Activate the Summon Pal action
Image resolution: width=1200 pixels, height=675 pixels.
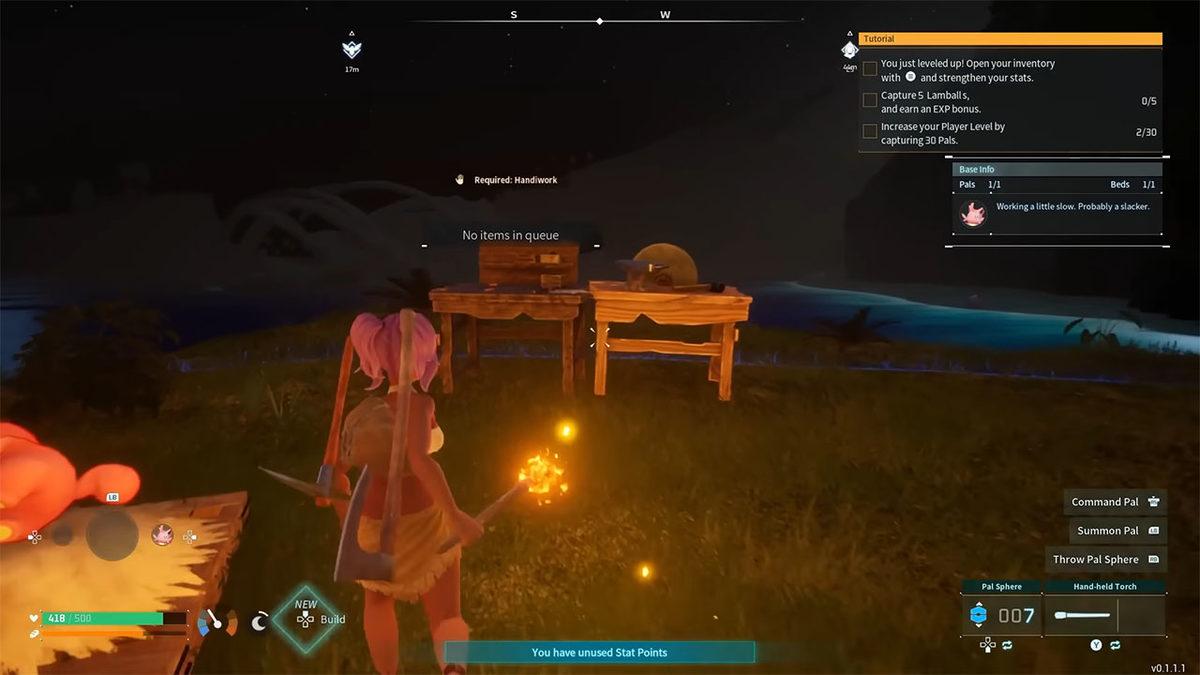tap(1117, 531)
